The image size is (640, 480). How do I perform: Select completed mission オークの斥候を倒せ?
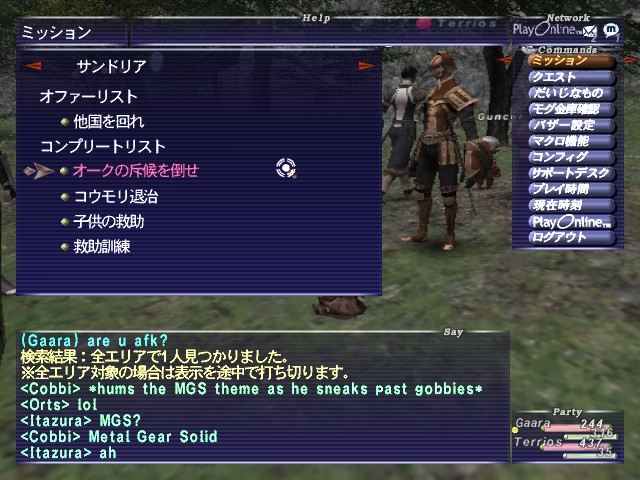[136, 171]
